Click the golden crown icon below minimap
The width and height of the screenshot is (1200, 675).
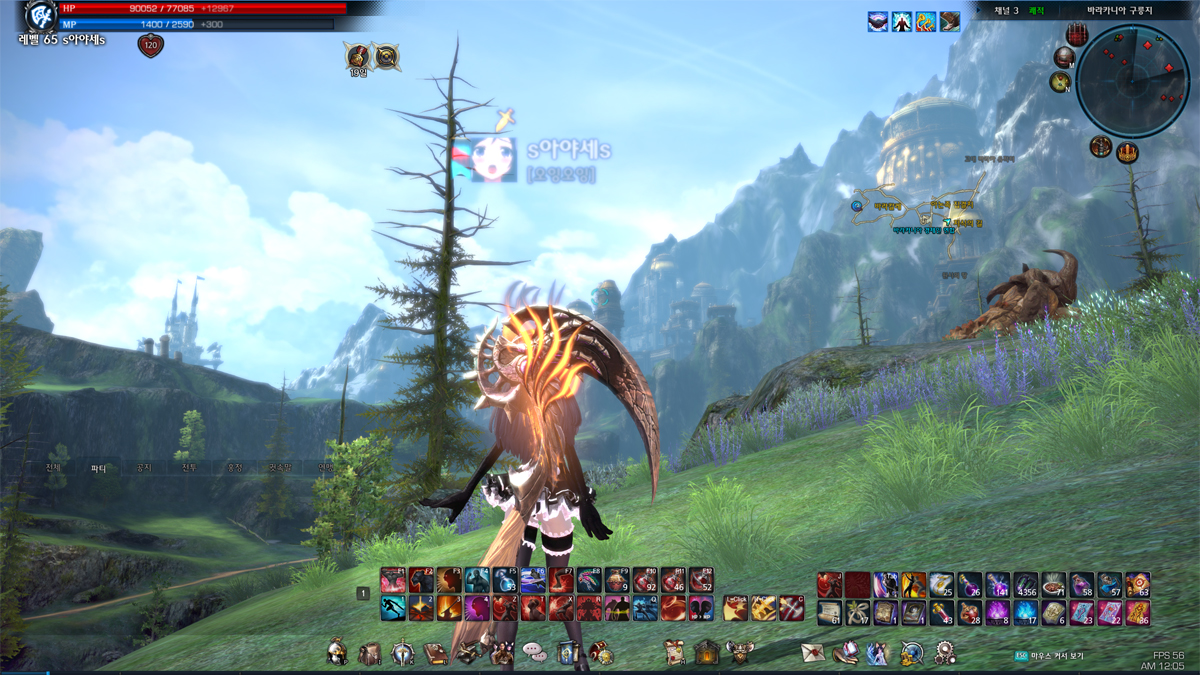(1128, 153)
